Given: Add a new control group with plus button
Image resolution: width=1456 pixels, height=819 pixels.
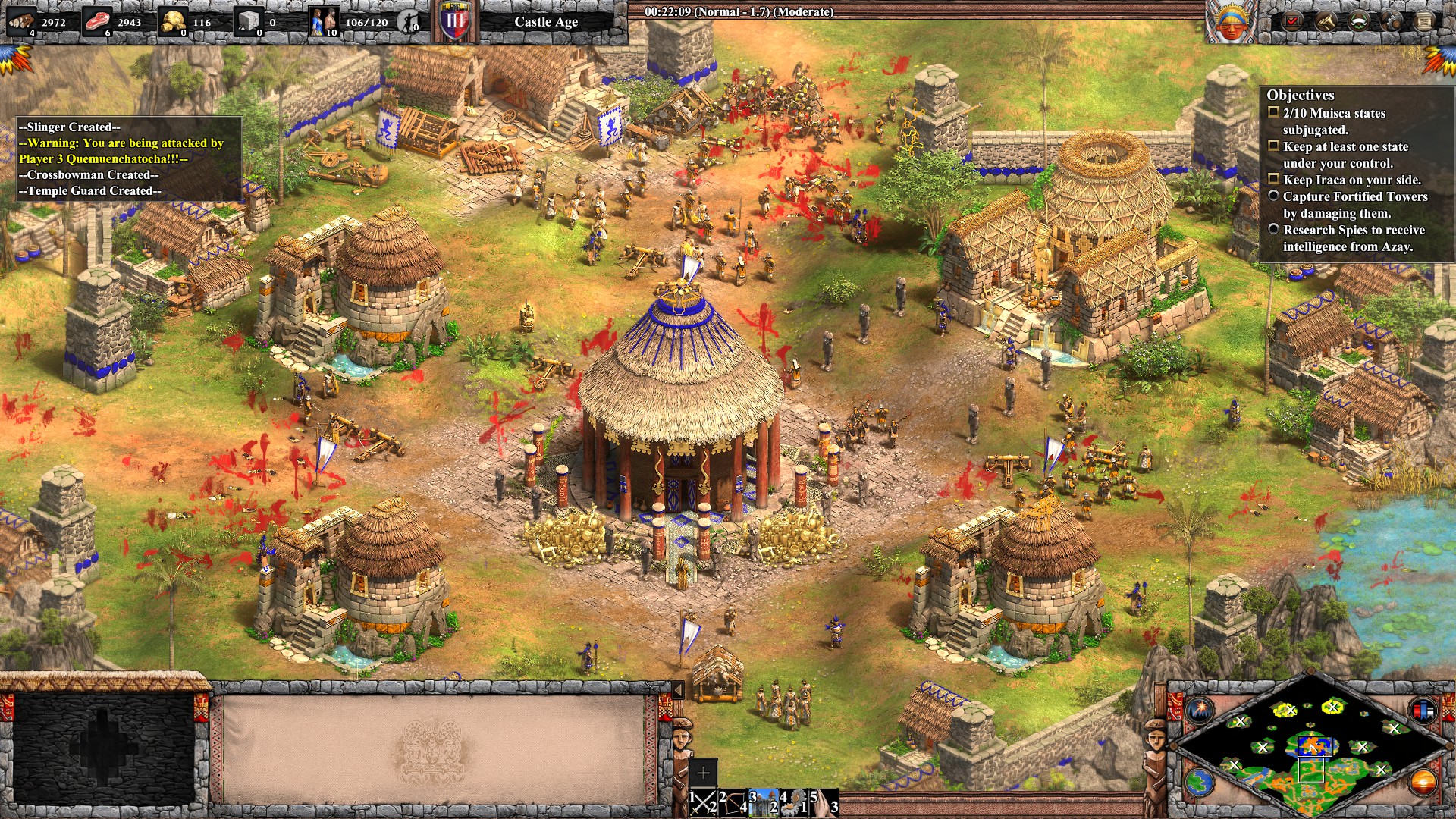Looking at the screenshot, I should (703, 773).
